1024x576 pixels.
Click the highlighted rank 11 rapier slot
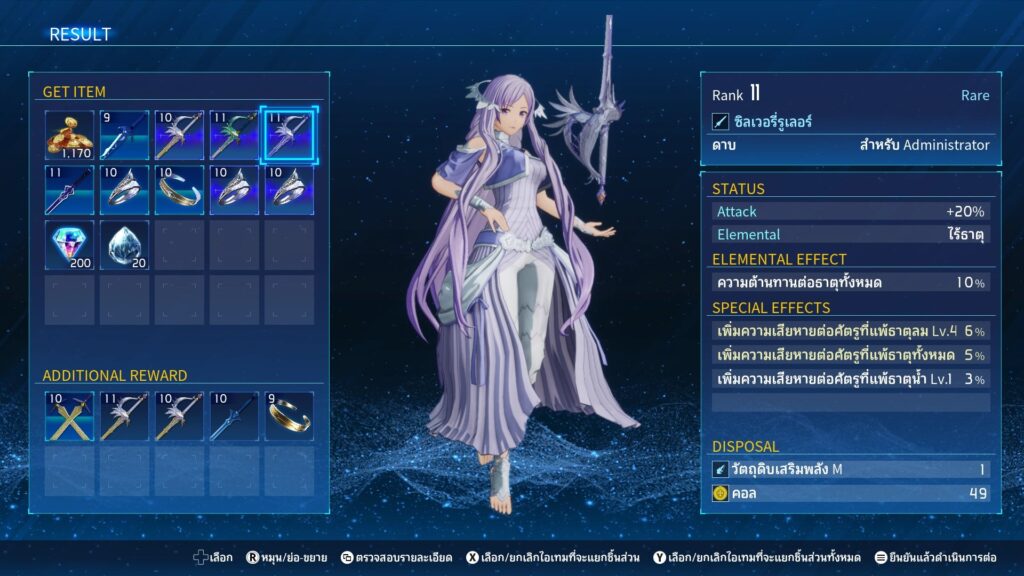point(288,136)
